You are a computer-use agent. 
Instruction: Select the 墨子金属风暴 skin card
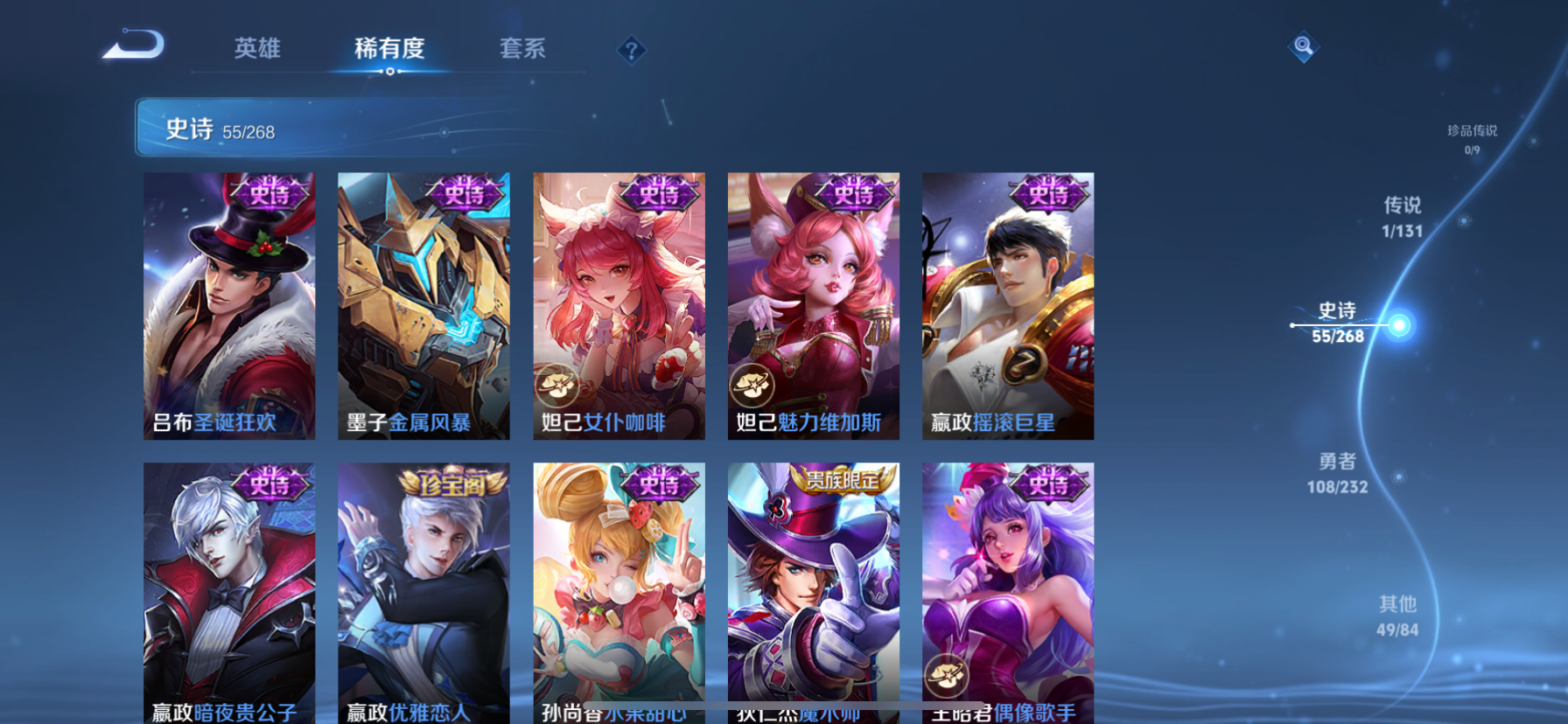[x=423, y=306]
